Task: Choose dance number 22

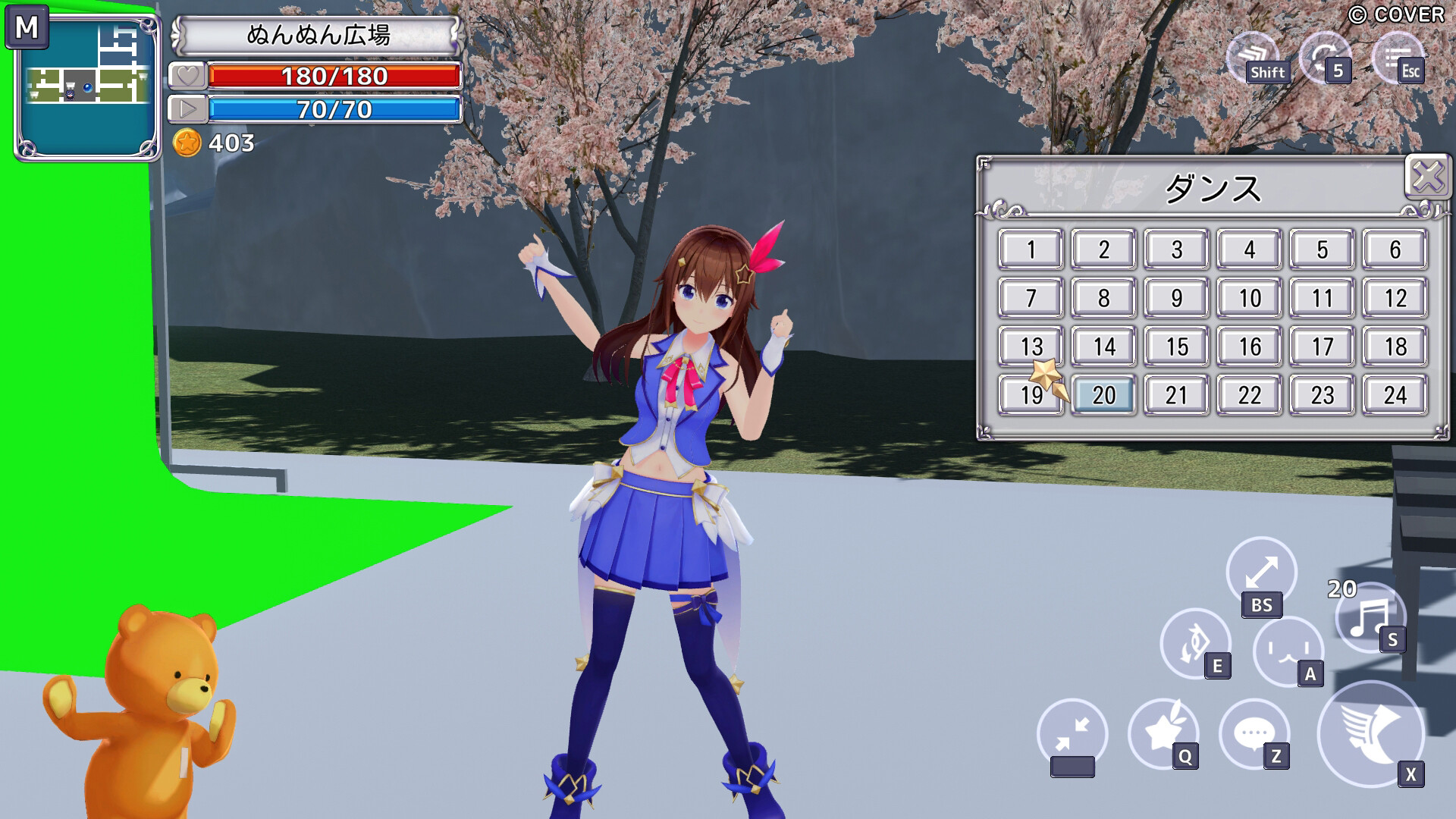Action: coord(1249,395)
